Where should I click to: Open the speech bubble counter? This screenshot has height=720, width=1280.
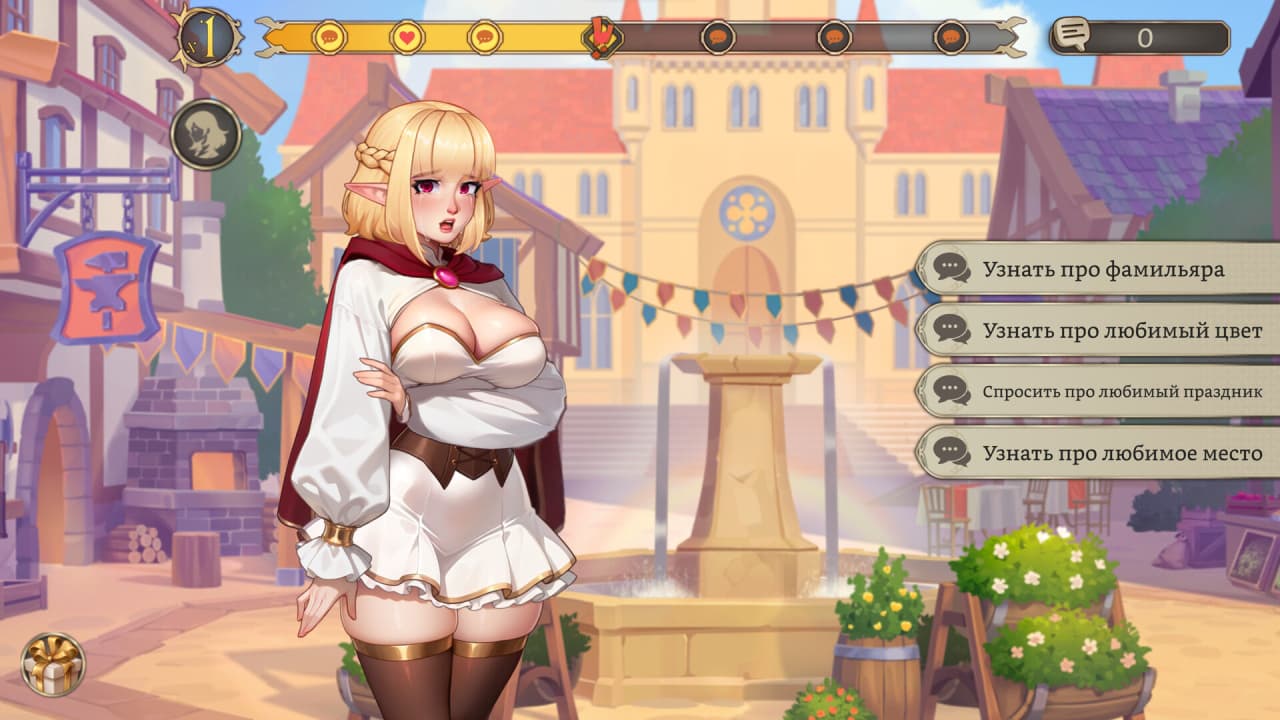1139,38
